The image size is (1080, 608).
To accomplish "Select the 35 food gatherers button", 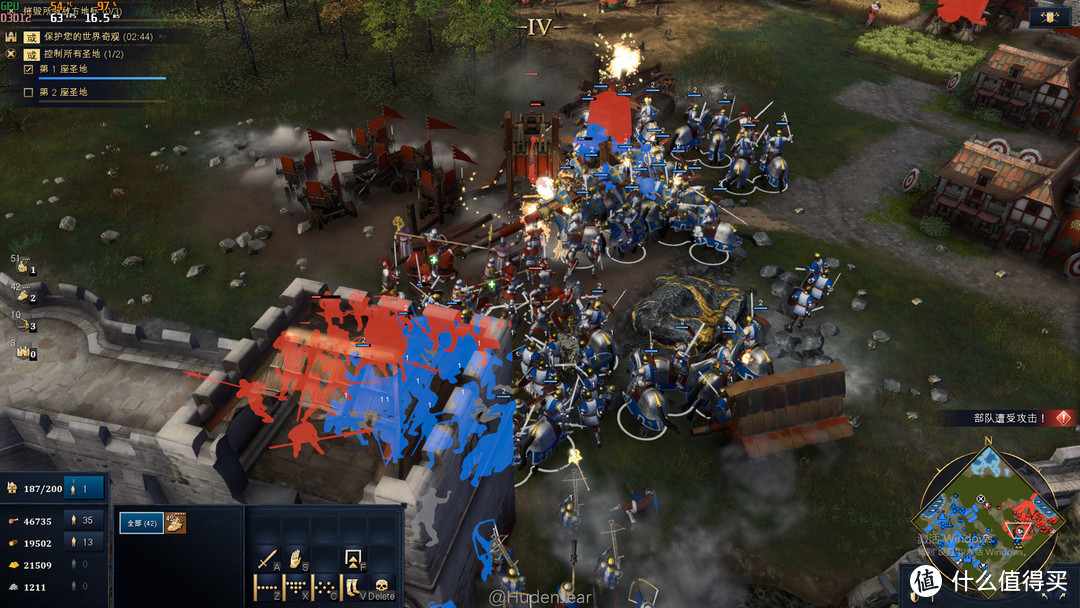I will pyautogui.click(x=85, y=521).
